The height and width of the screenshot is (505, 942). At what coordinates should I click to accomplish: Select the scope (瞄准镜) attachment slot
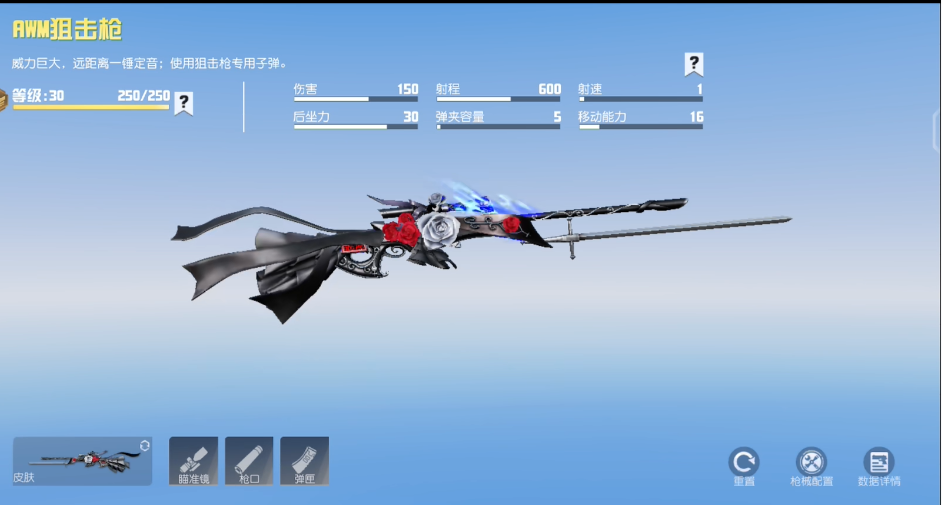[193, 461]
